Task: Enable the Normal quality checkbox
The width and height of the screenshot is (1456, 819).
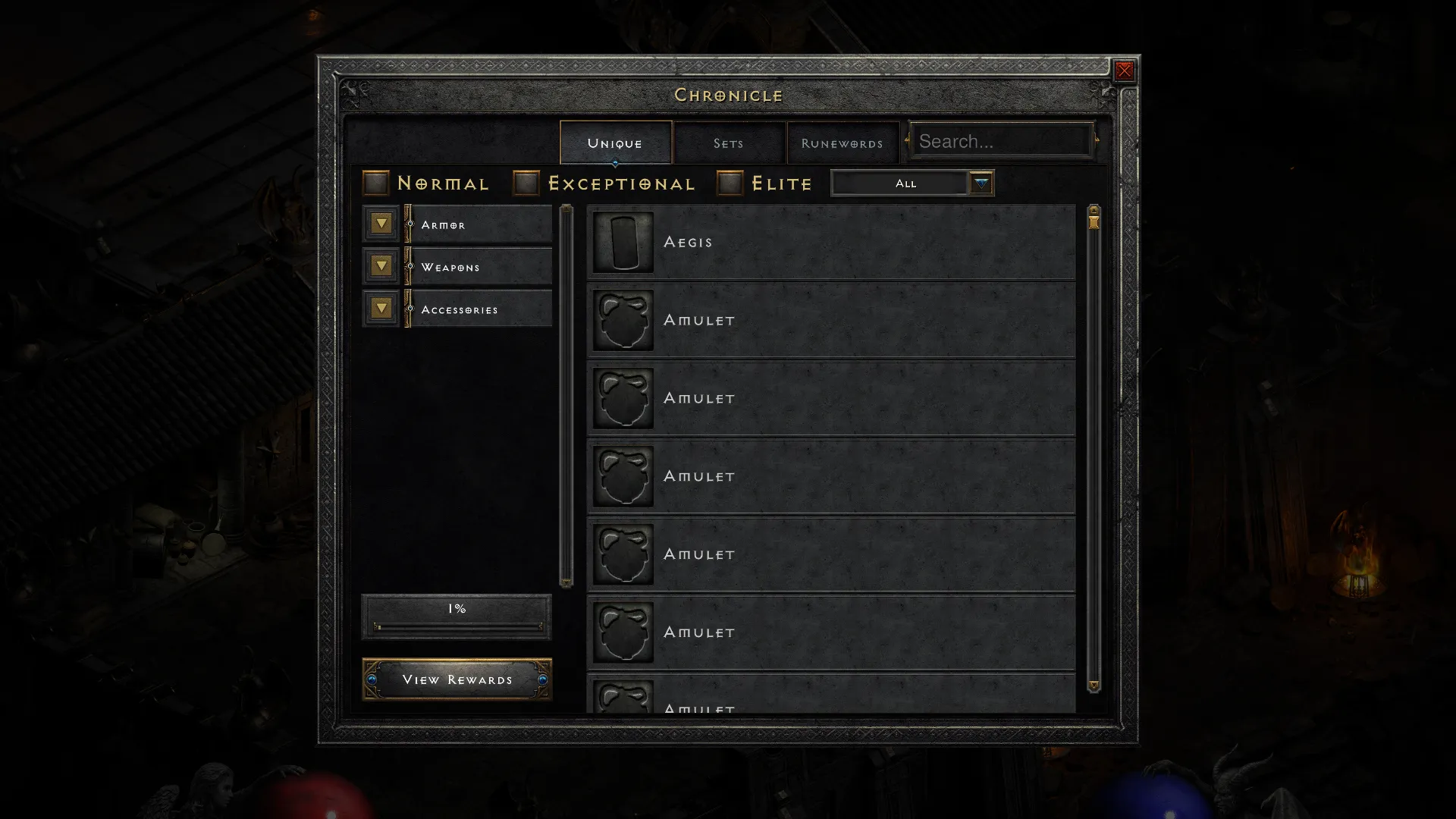Action: click(375, 182)
